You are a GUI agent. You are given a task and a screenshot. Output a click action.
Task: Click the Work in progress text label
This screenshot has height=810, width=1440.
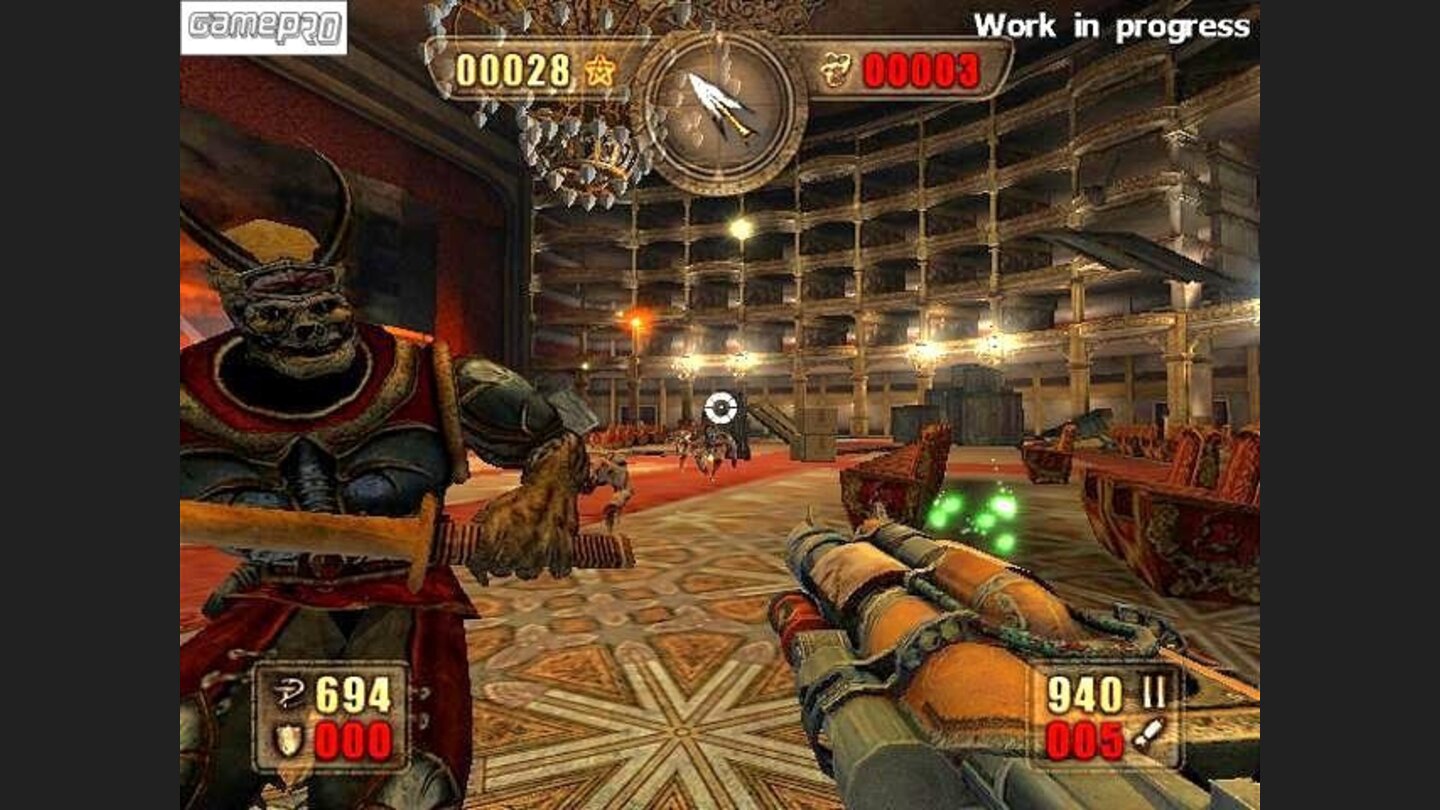(1110, 27)
